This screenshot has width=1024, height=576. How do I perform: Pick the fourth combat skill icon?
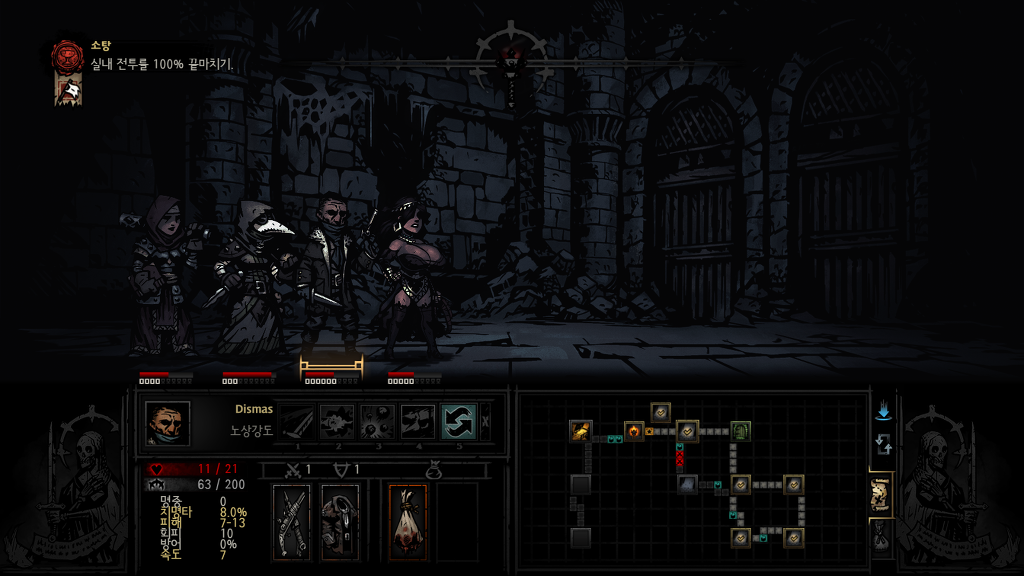418,422
